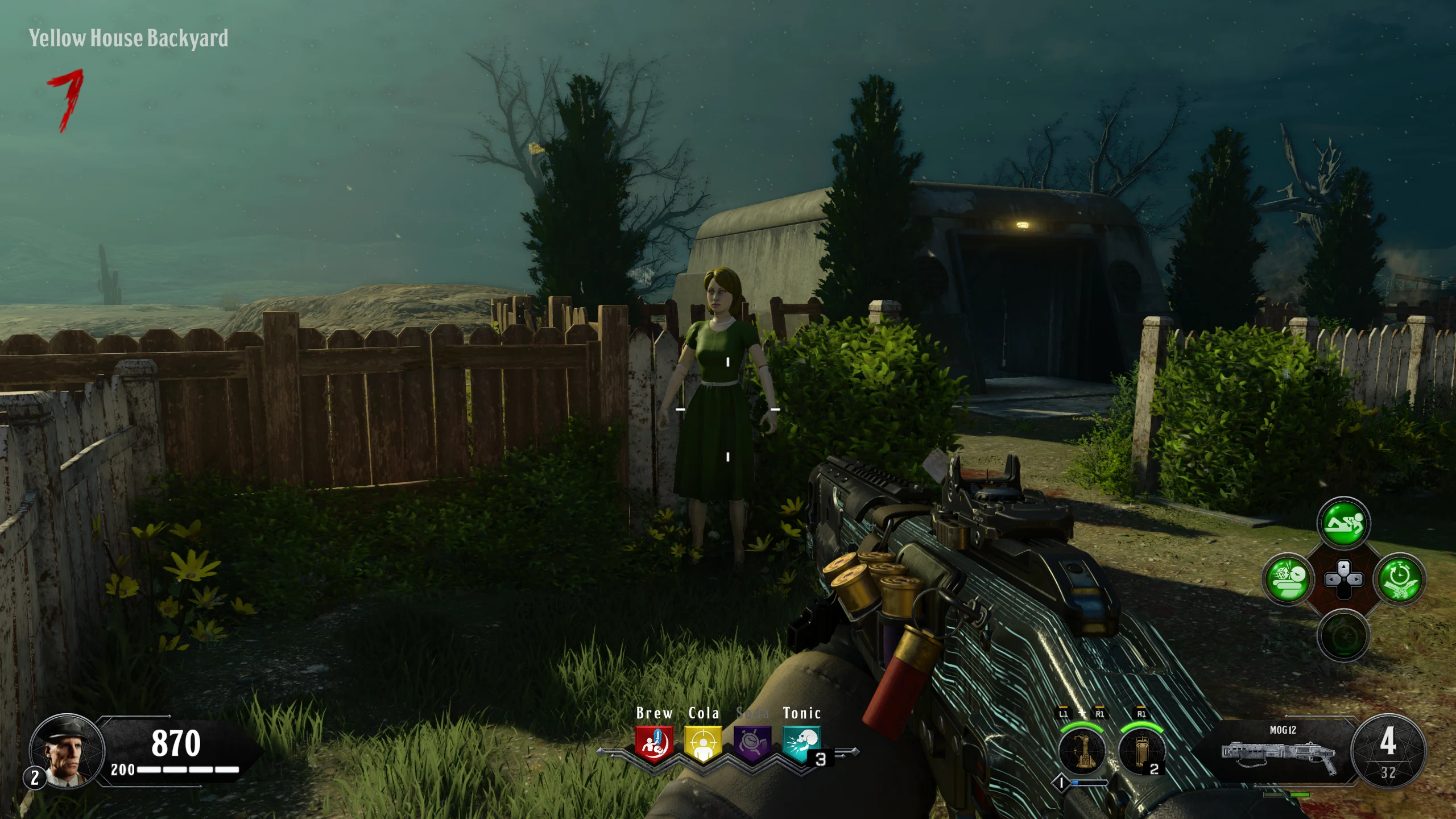Activate the stopwatch-and-weapons elixir
The height and width of the screenshot is (819, 1456).
pos(1399,579)
